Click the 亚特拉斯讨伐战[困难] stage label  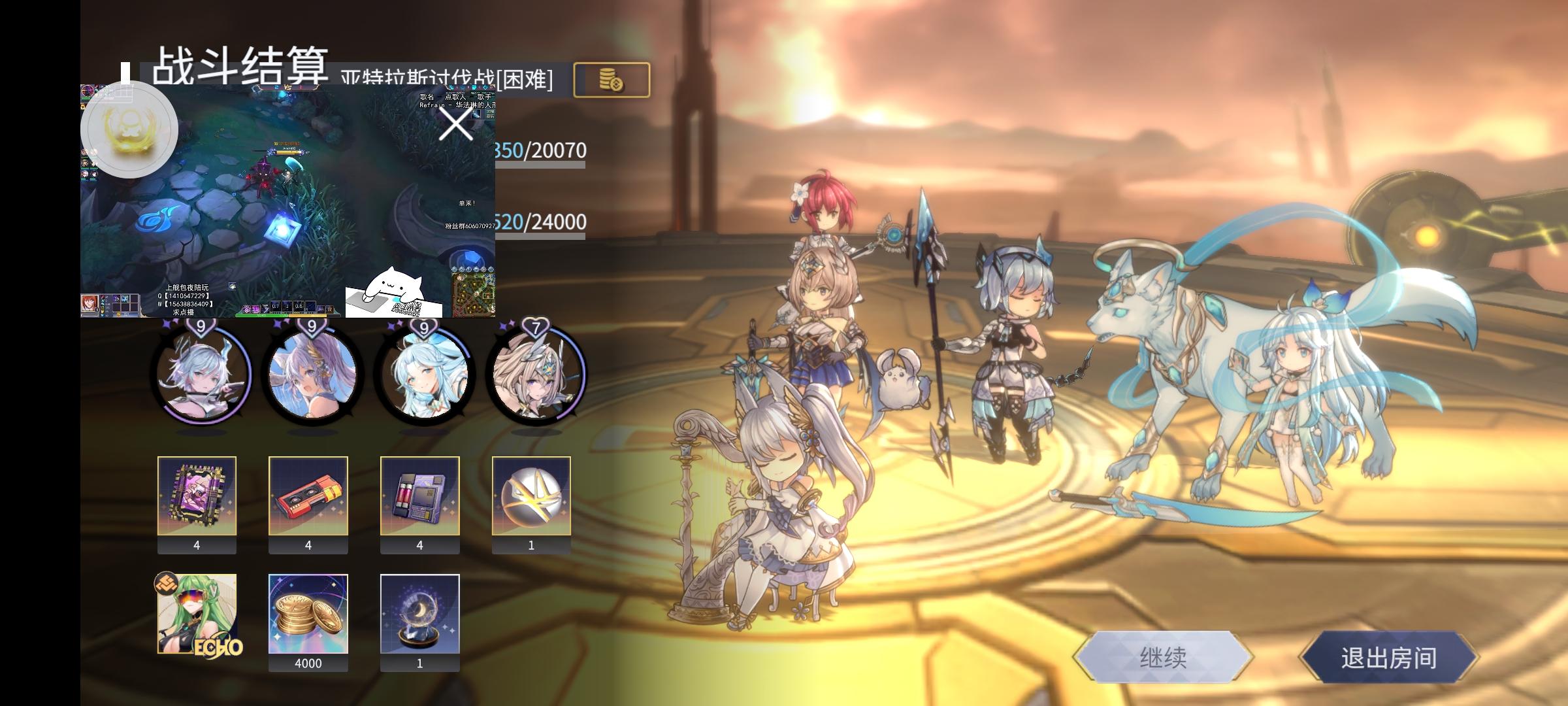pos(444,80)
